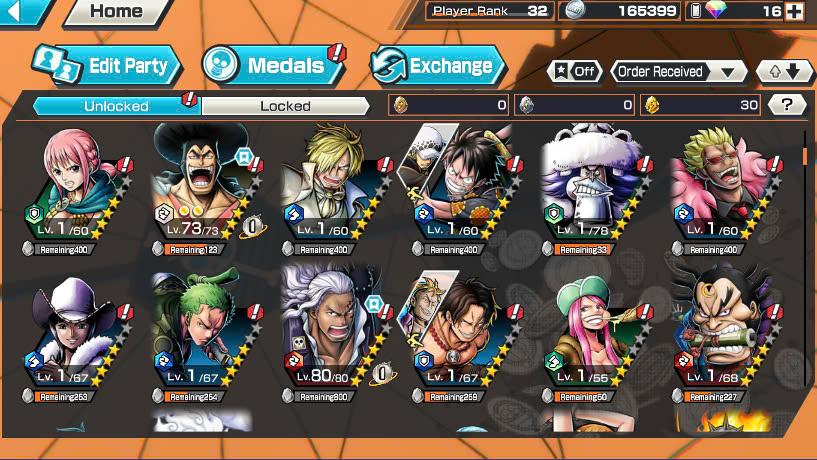Image resolution: width=817 pixels, height=460 pixels.
Task: Open the Order Received sort dropdown
Action: pyautogui.click(x=679, y=72)
